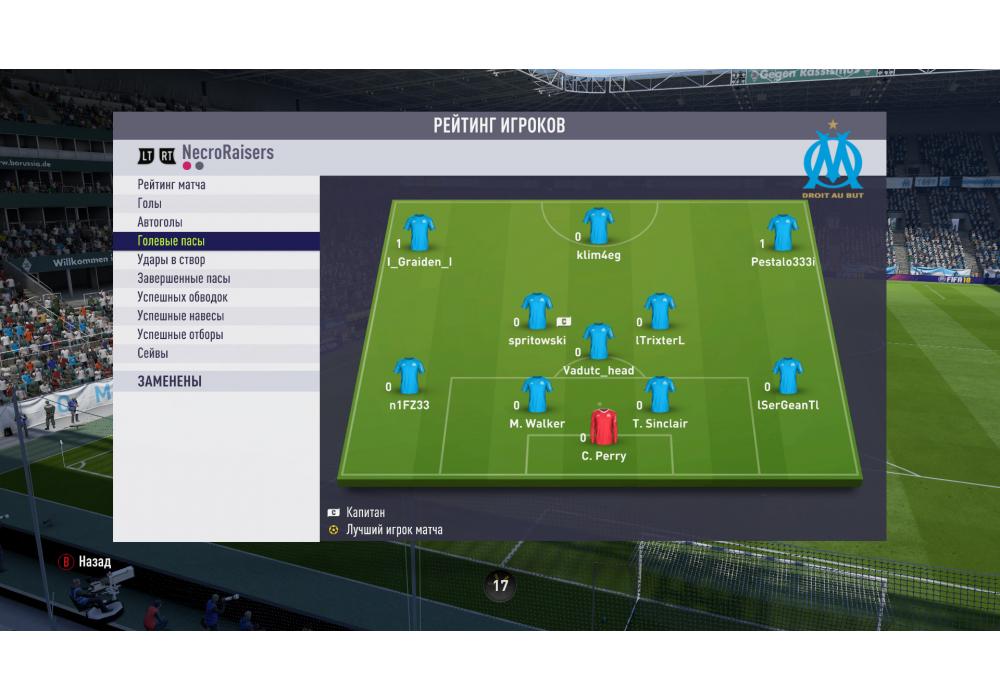Open the Сейвы stat row
The height and width of the screenshot is (700, 1000).
click(x=153, y=353)
